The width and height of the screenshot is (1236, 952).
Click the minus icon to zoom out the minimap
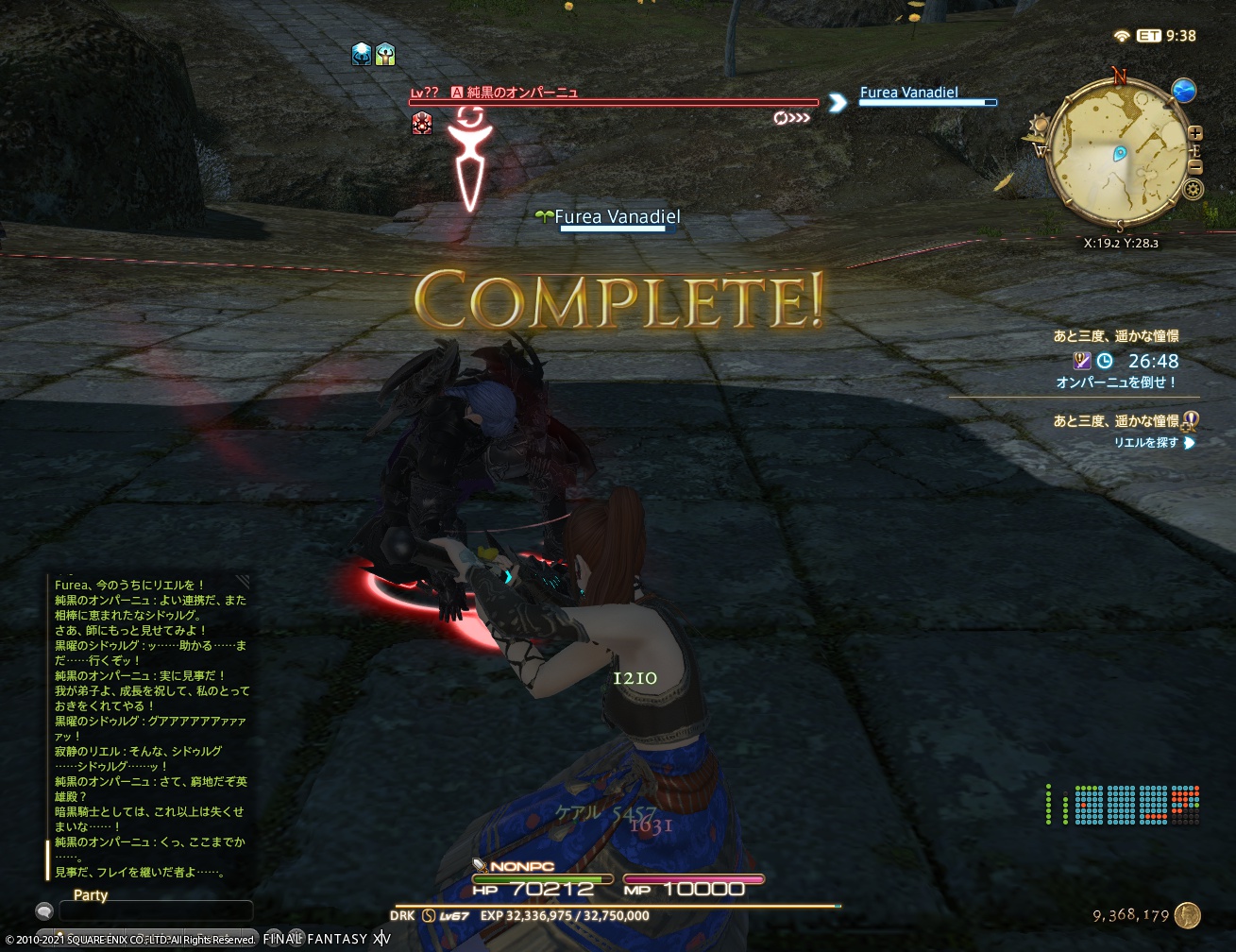(x=1196, y=166)
